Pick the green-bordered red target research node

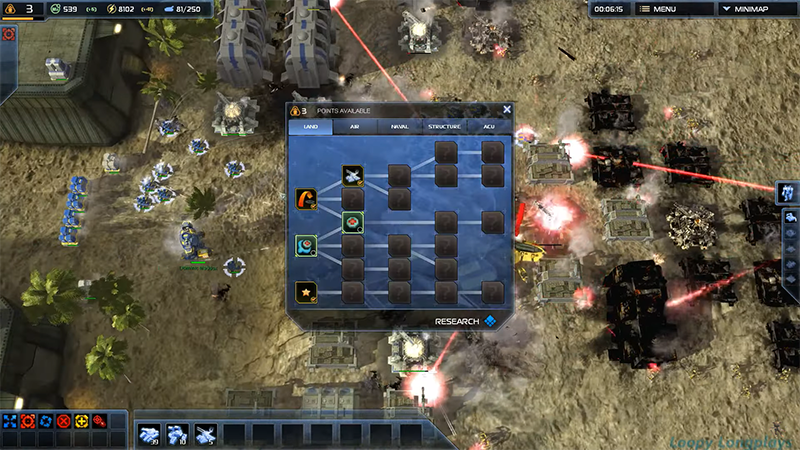[352, 221]
